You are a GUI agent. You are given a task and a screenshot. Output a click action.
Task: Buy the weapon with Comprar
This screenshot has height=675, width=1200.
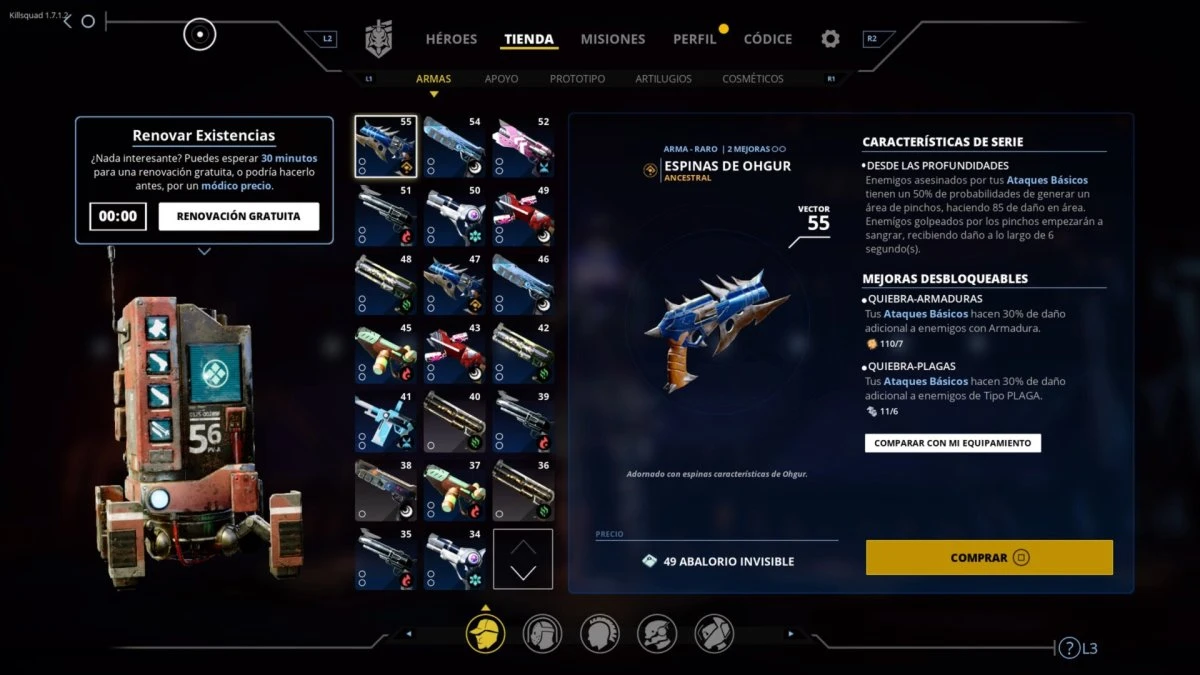(x=989, y=557)
